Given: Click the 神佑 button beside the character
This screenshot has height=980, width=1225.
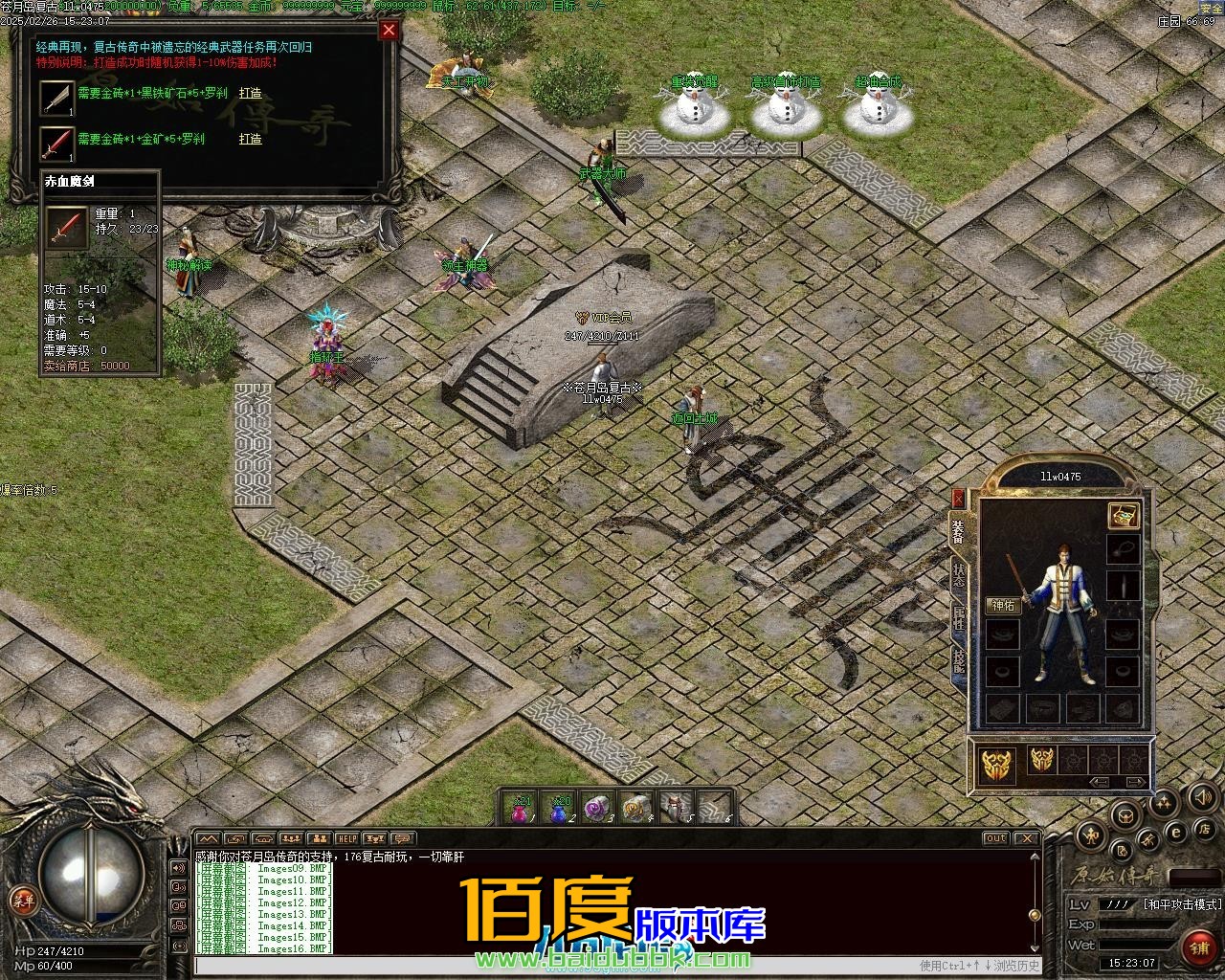Looking at the screenshot, I should coord(1003,605).
